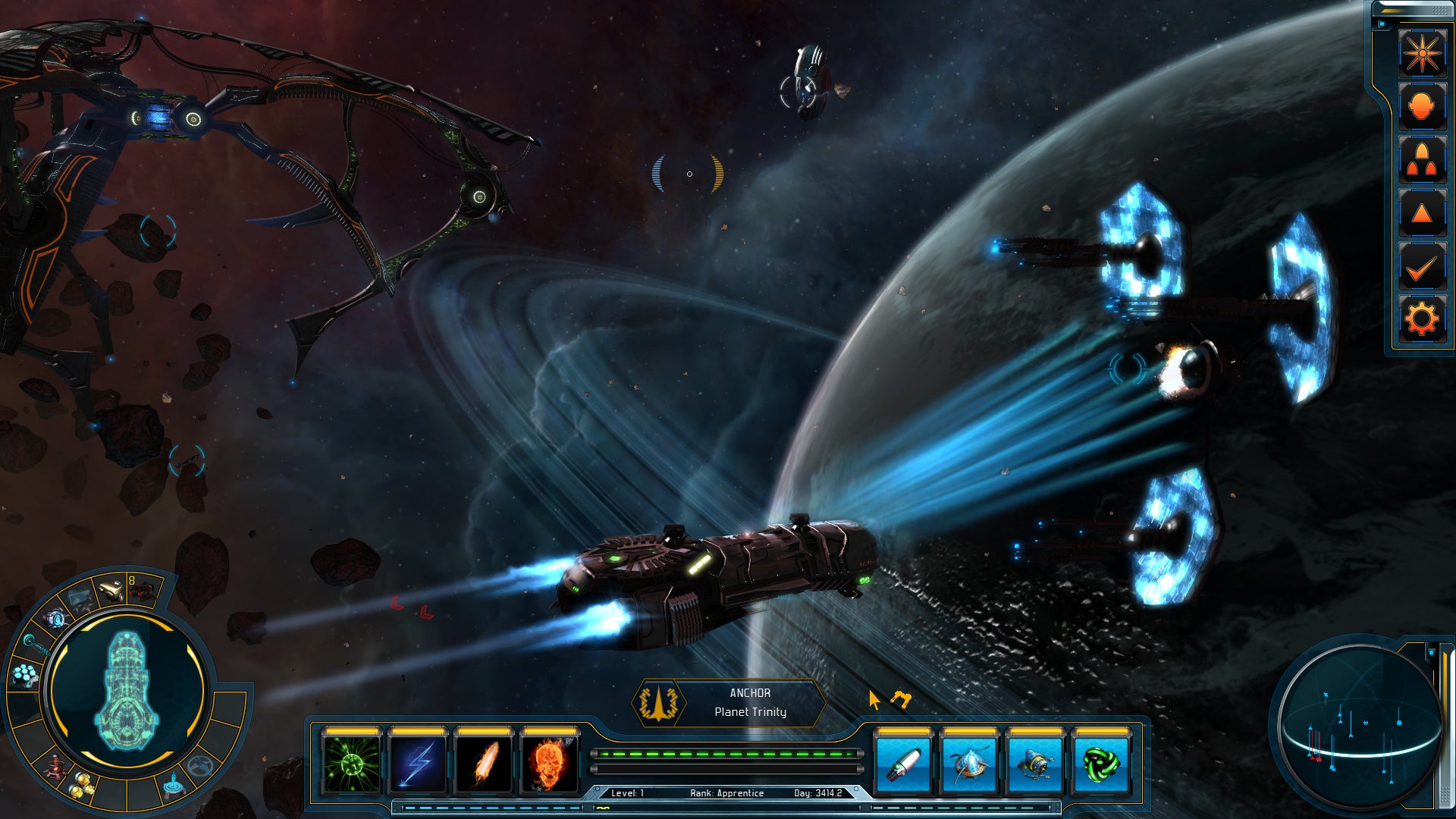Click the Anchor Planet Trinity faction emblem
The height and width of the screenshot is (819, 1456).
tap(658, 703)
